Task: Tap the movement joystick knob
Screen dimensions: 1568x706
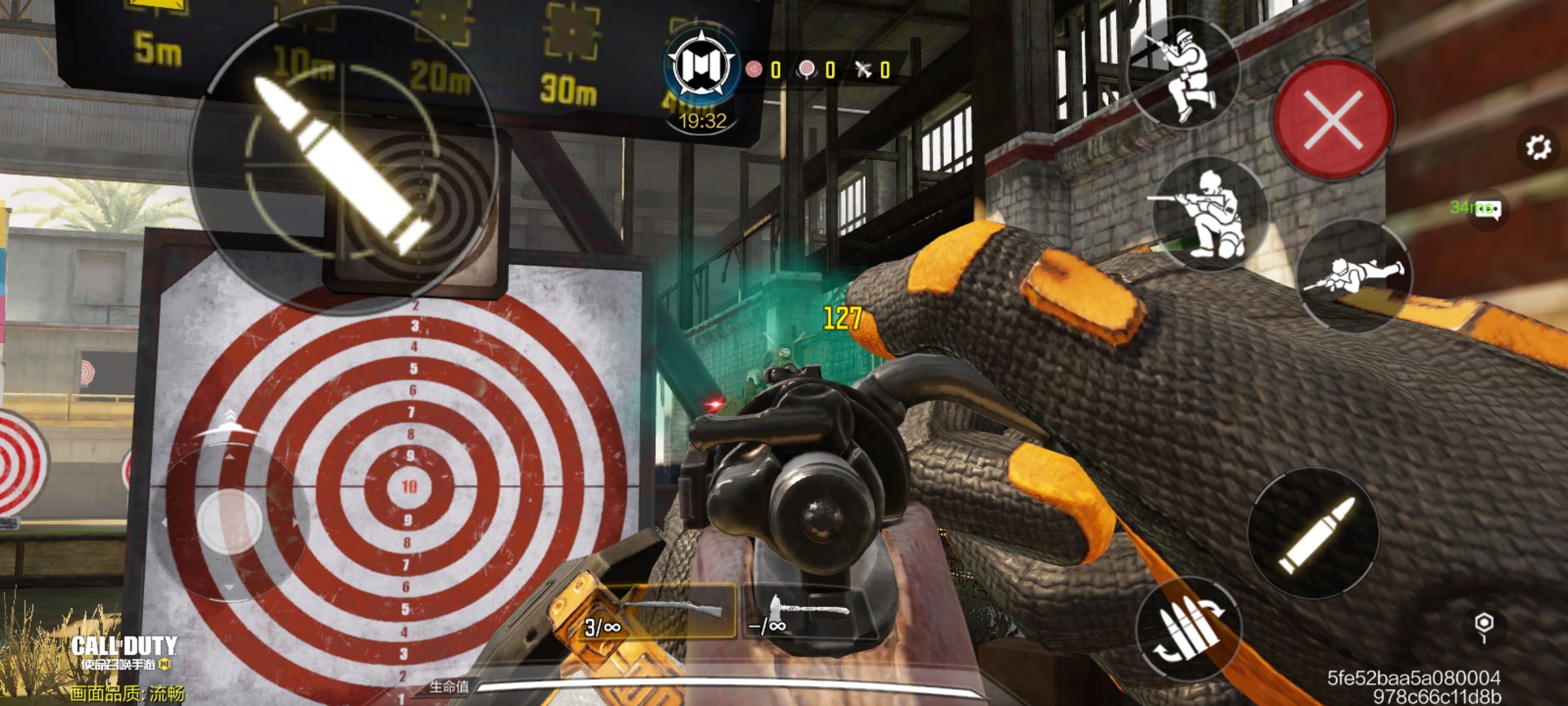Action: coord(229,523)
